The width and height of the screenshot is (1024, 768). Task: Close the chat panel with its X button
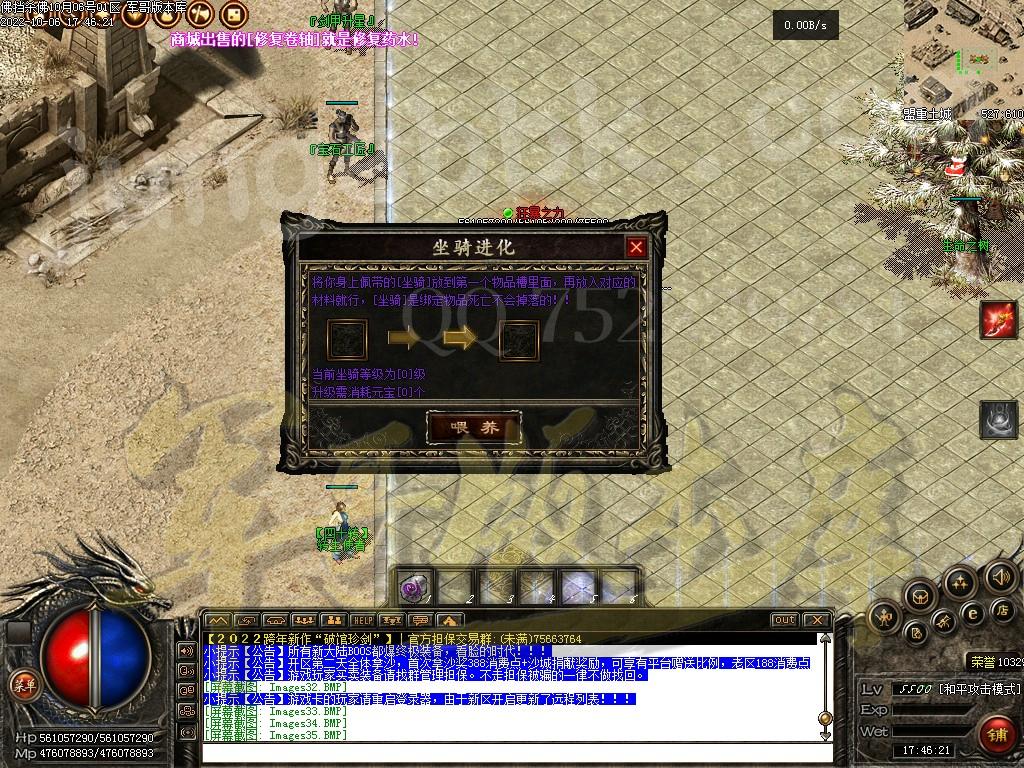point(817,620)
